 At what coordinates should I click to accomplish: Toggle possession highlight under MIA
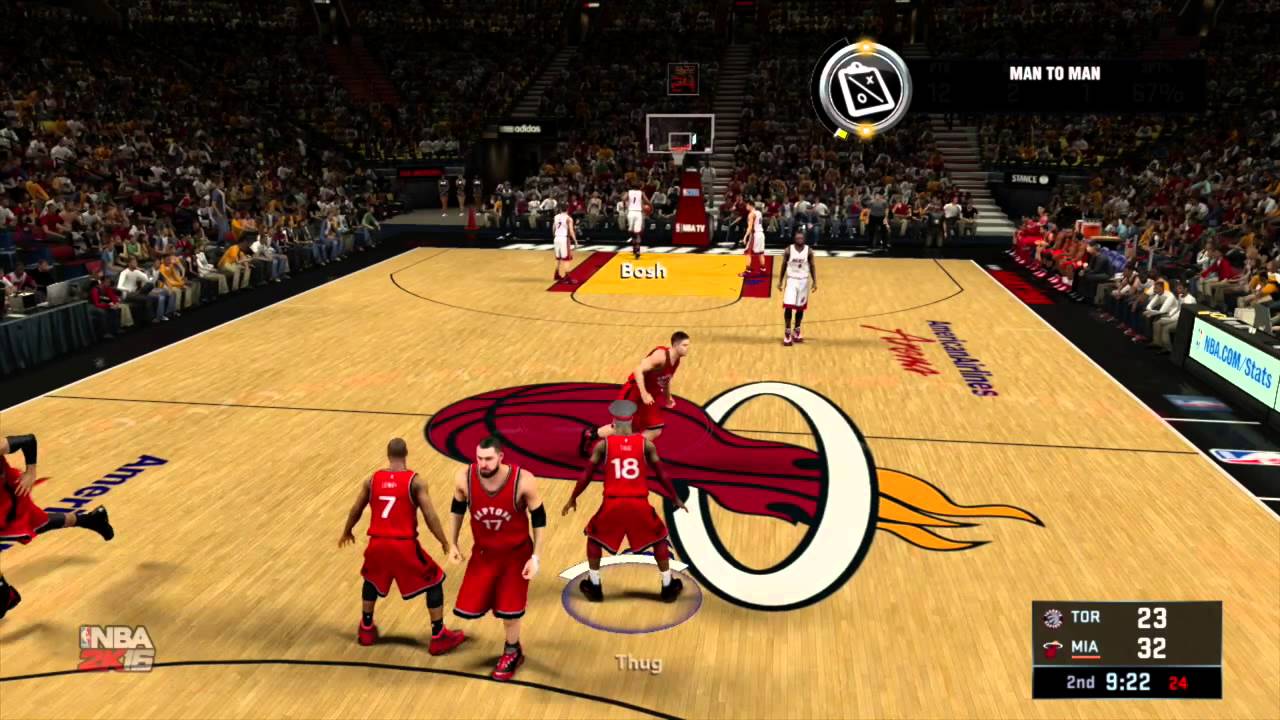[x=1085, y=656]
